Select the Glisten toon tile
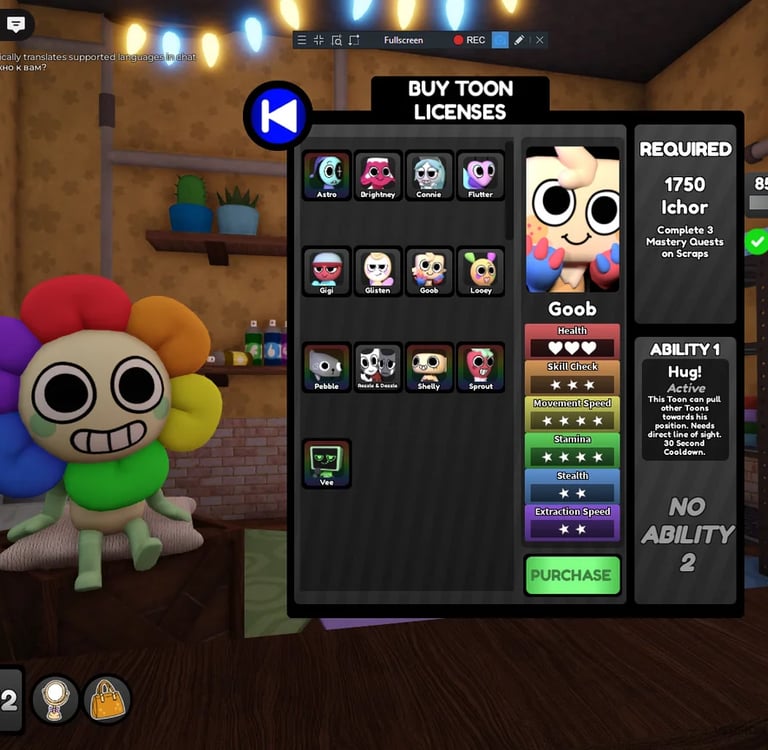 pos(378,271)
